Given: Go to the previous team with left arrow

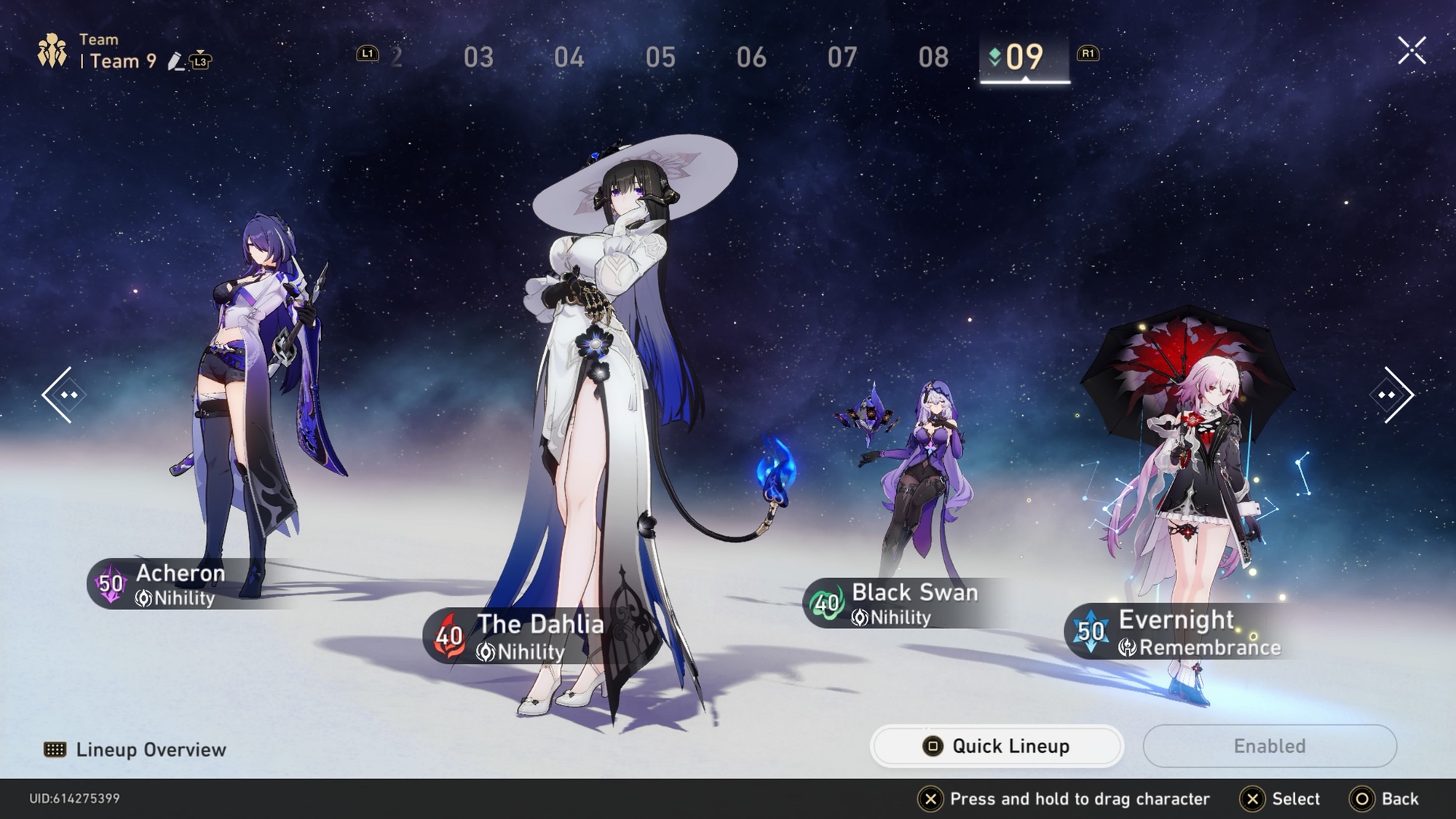Looking at the screenshot, I should 66,395.
